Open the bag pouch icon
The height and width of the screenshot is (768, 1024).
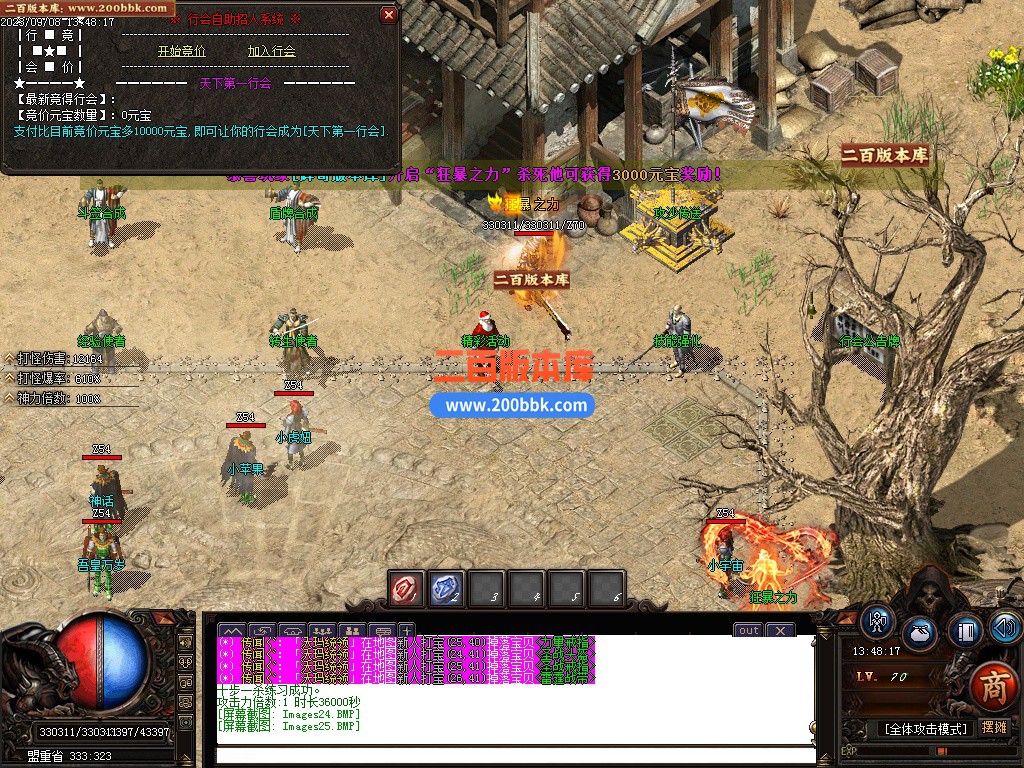(x=920, y=635)
